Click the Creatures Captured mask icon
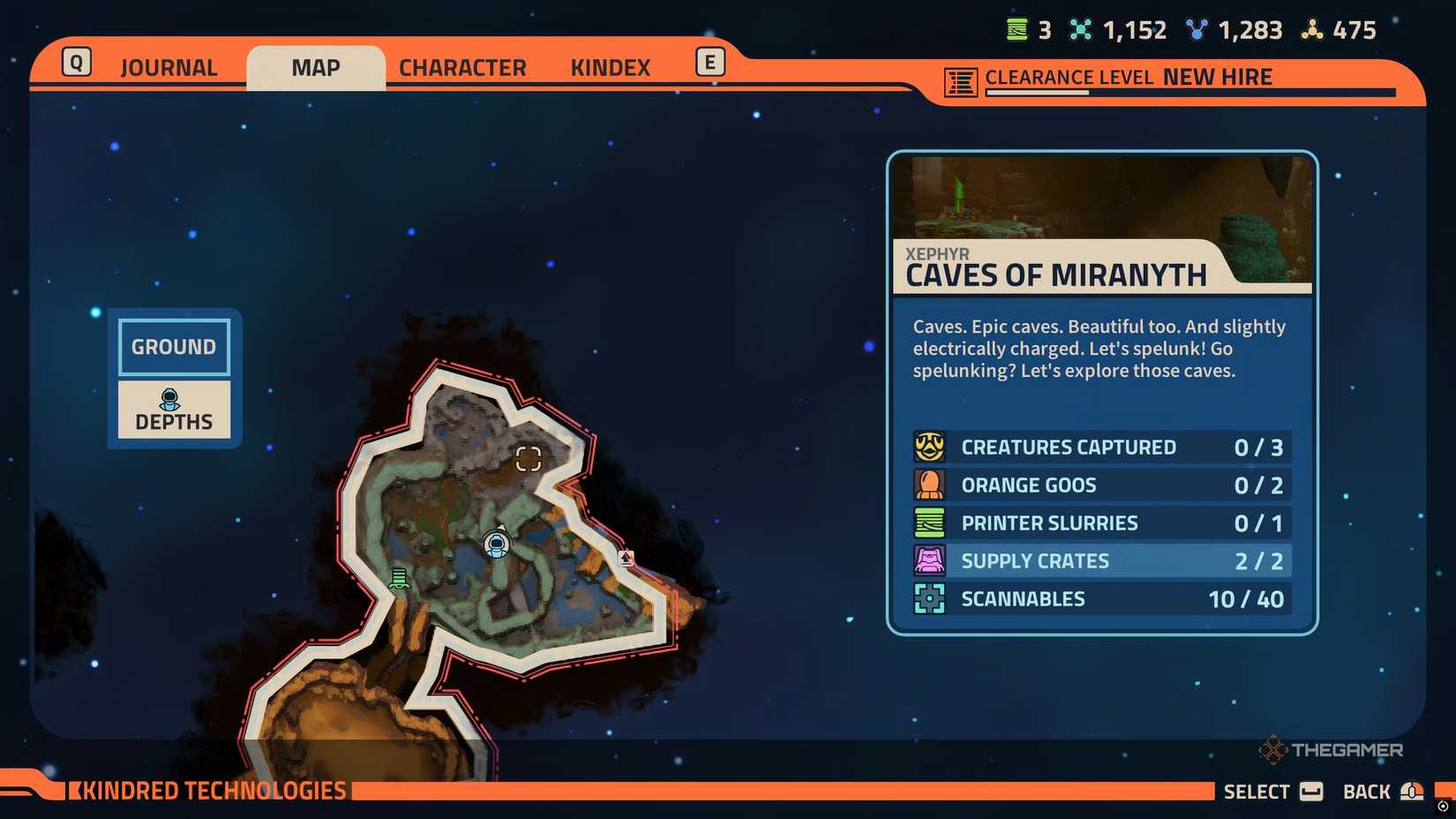Viewport: 1456px width, 819px height. point(928,447)
